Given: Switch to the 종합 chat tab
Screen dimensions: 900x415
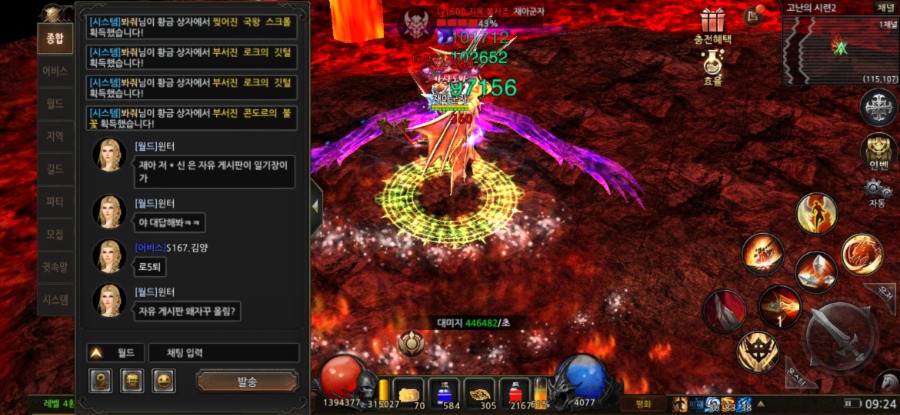Looking at the screenshot, I should point(54,40).
